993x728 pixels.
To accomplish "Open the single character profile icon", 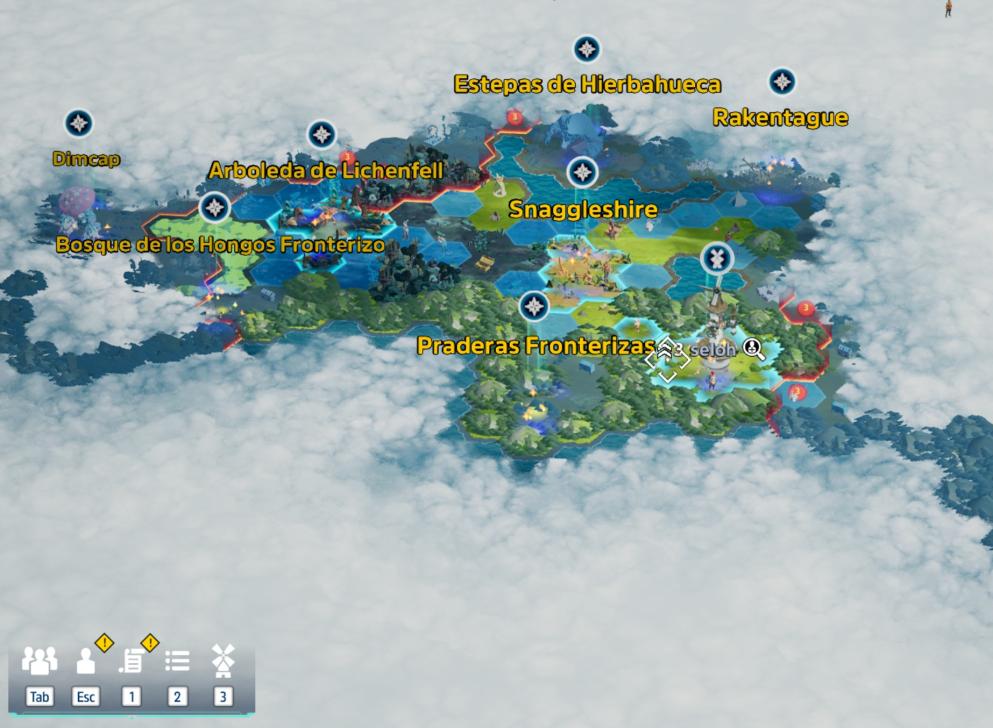I will [86, 661].
